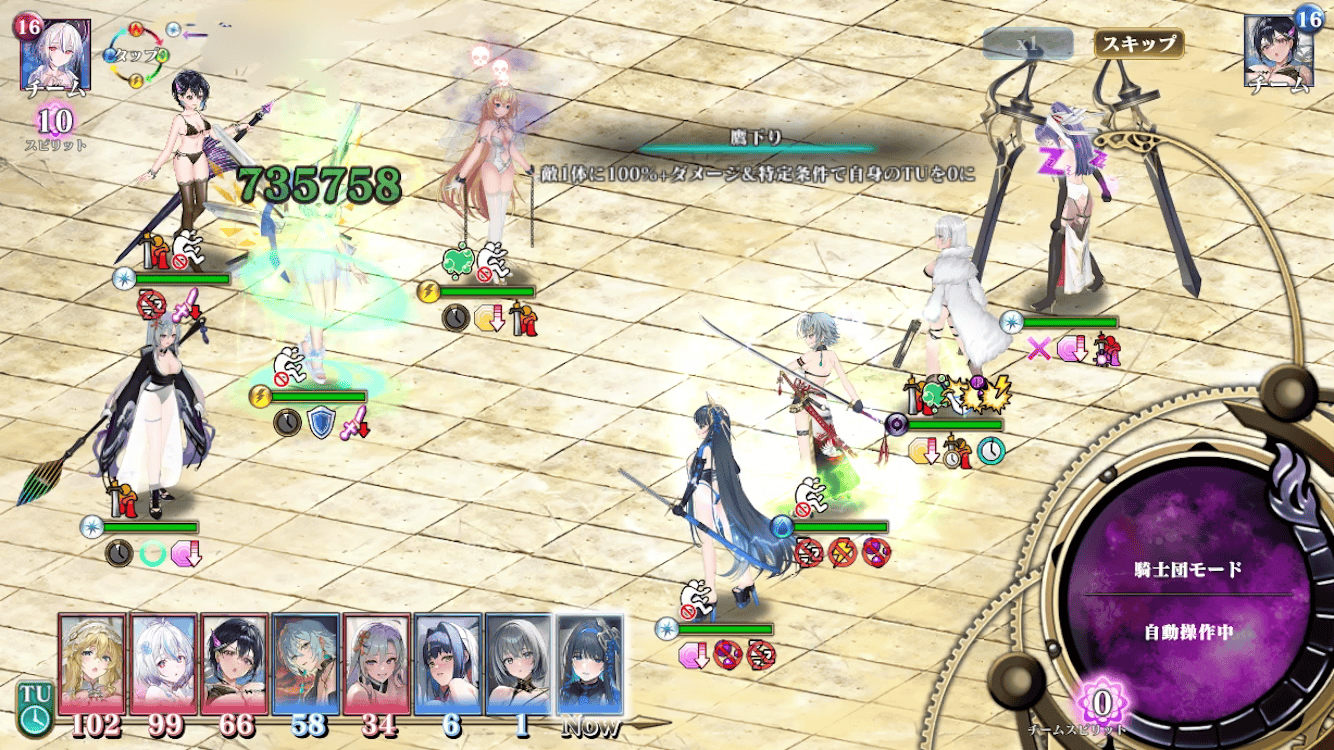Select the white-haired portrait with TU 99
This screenshot has height=750, width=1334.
(x=163, y=664)
